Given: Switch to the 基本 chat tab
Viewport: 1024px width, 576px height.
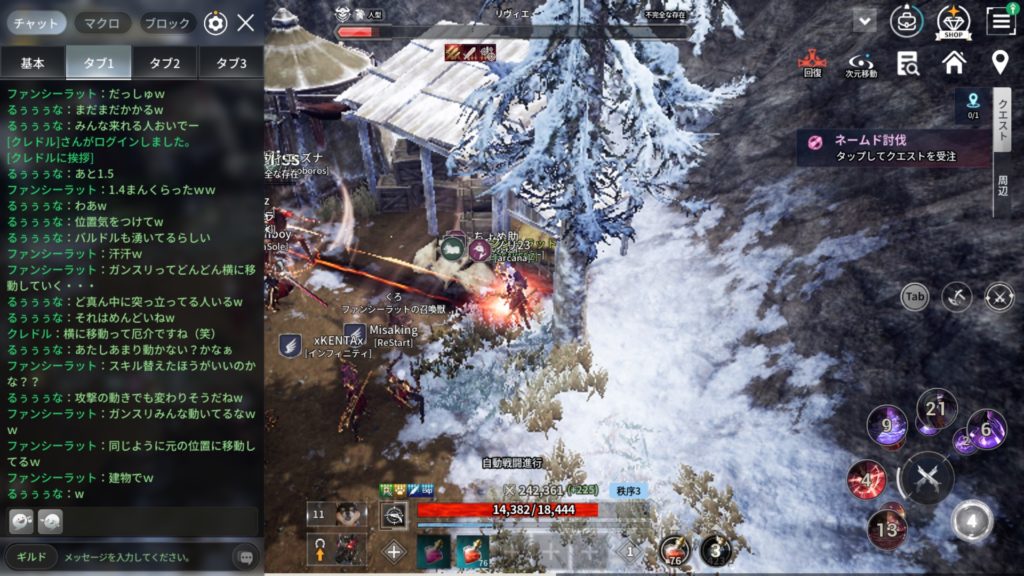Looking at the screenshot, I should coord(33,63).
